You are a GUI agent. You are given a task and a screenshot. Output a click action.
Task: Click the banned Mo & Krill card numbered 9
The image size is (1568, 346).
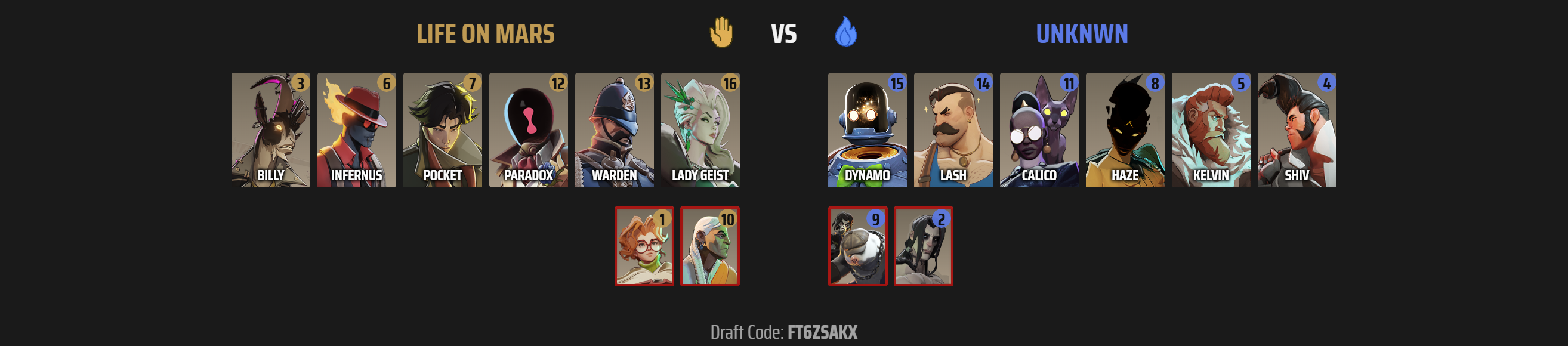(x=857, y=246)
